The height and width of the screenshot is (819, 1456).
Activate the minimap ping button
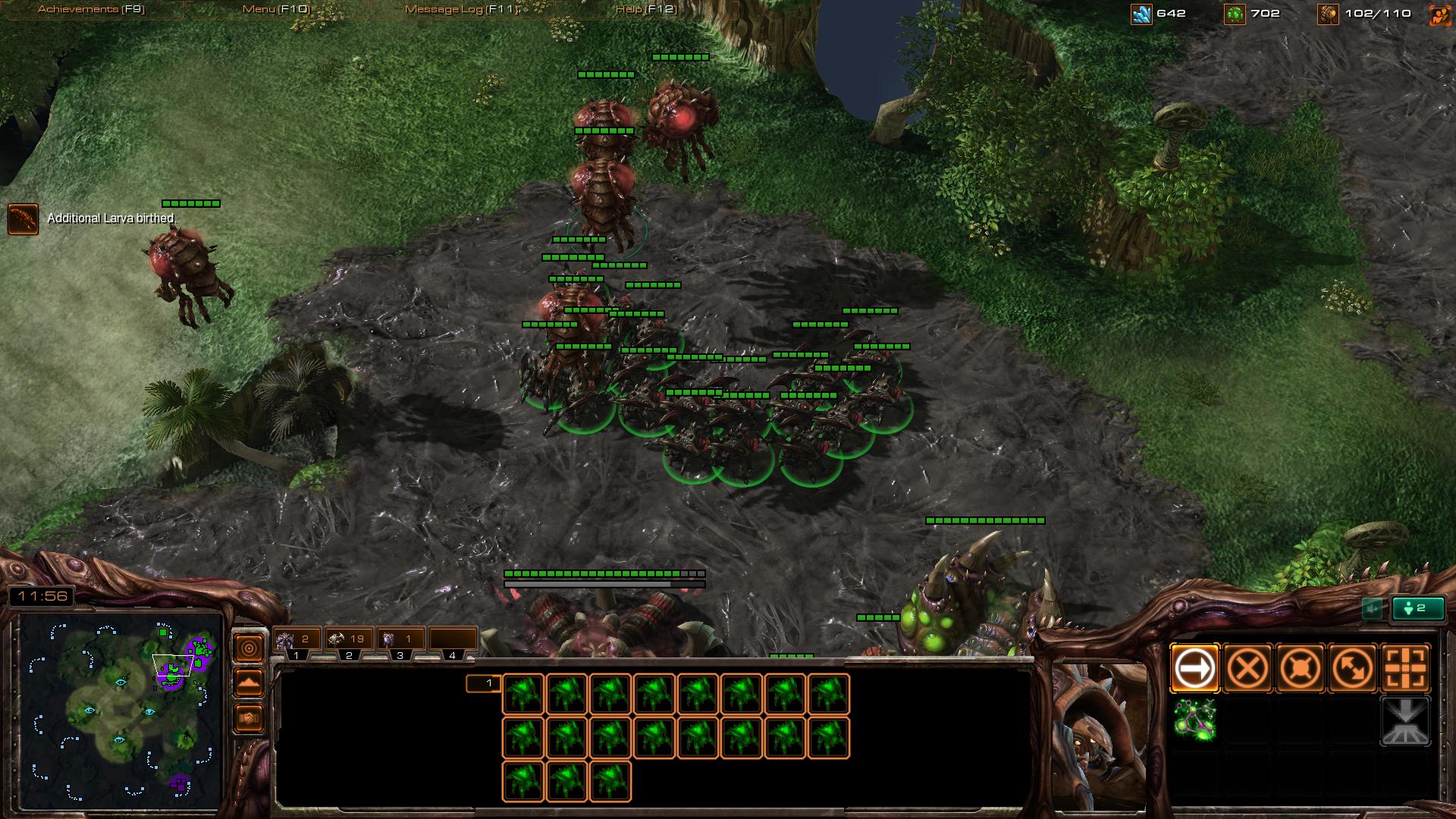[249, 648]
